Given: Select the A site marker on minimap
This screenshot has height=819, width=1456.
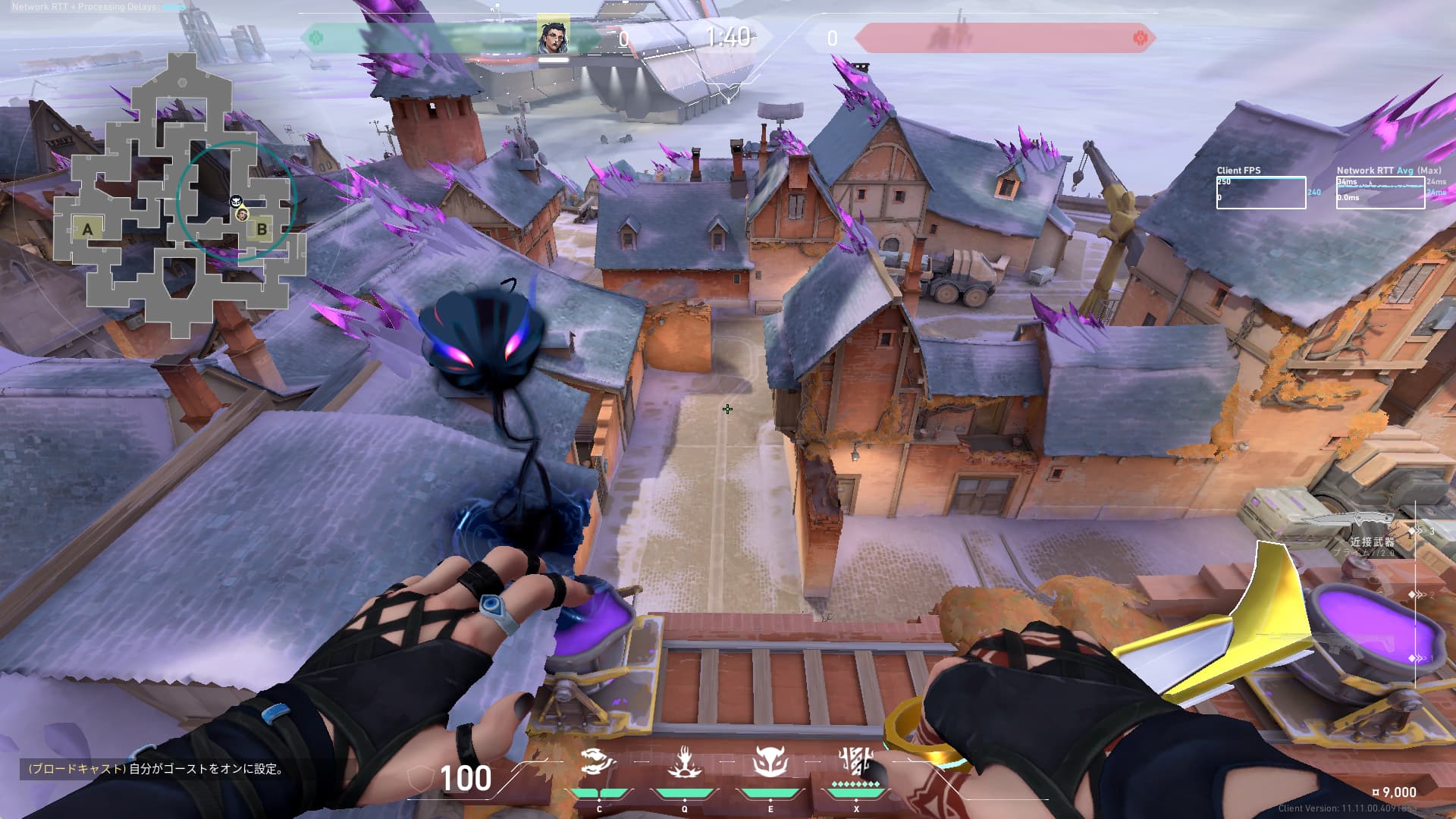Looking at the screenshot, I should (x=88, y=229).
